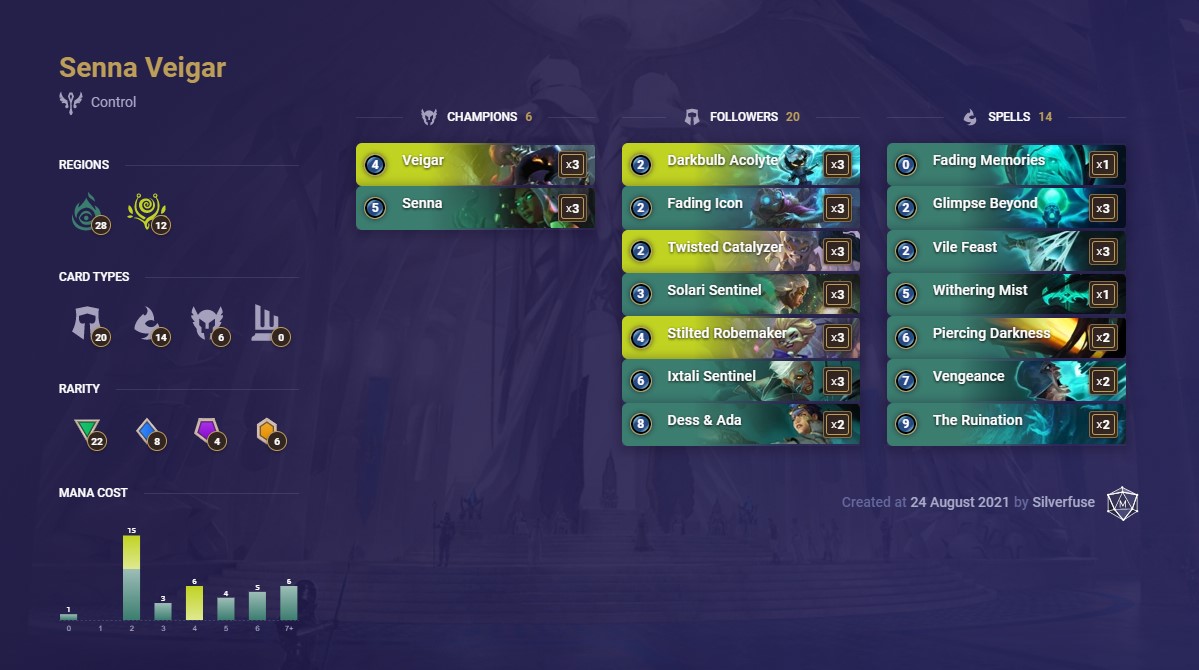Select The Ruination spell card
This screenshot has width=1199, height=670.
pos(1005,424)
